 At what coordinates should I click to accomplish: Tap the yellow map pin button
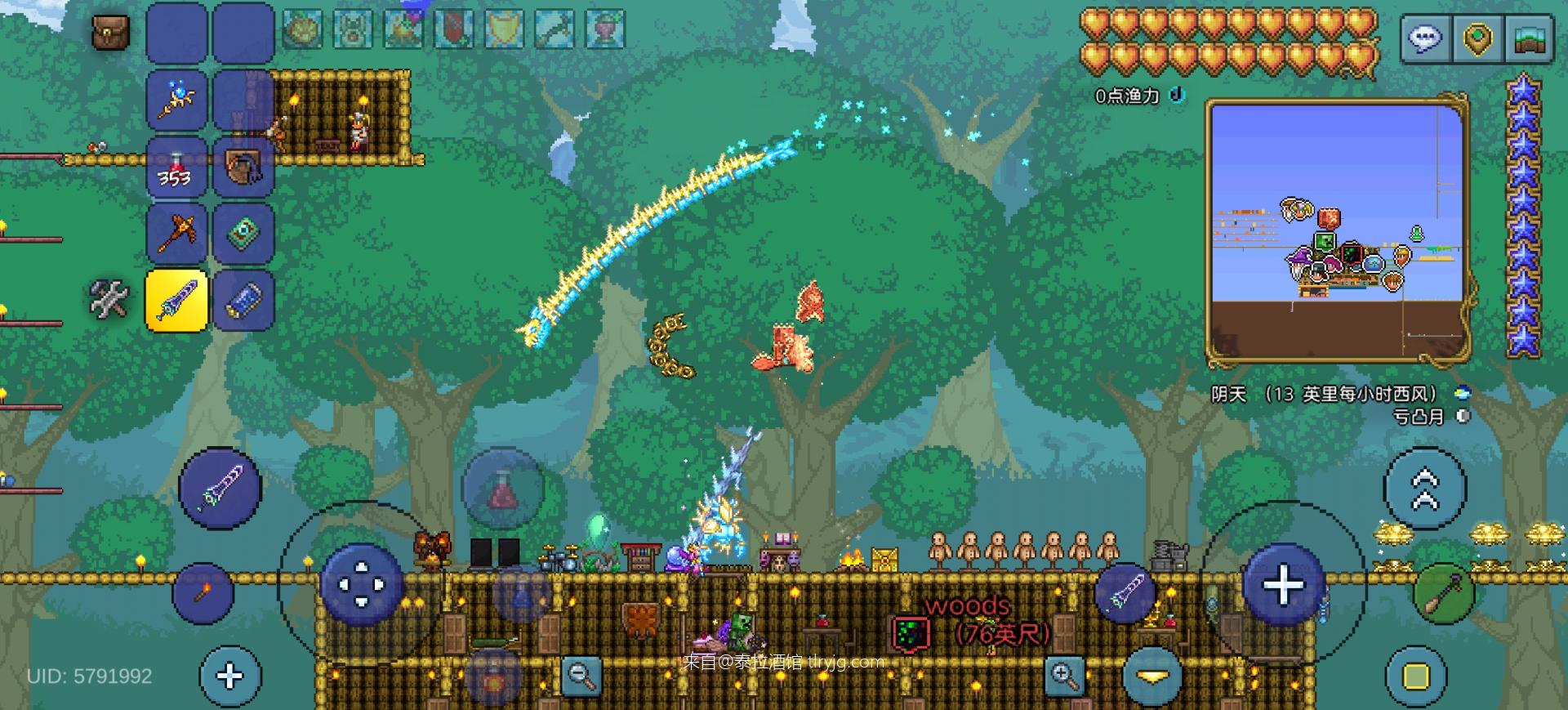1477,38
